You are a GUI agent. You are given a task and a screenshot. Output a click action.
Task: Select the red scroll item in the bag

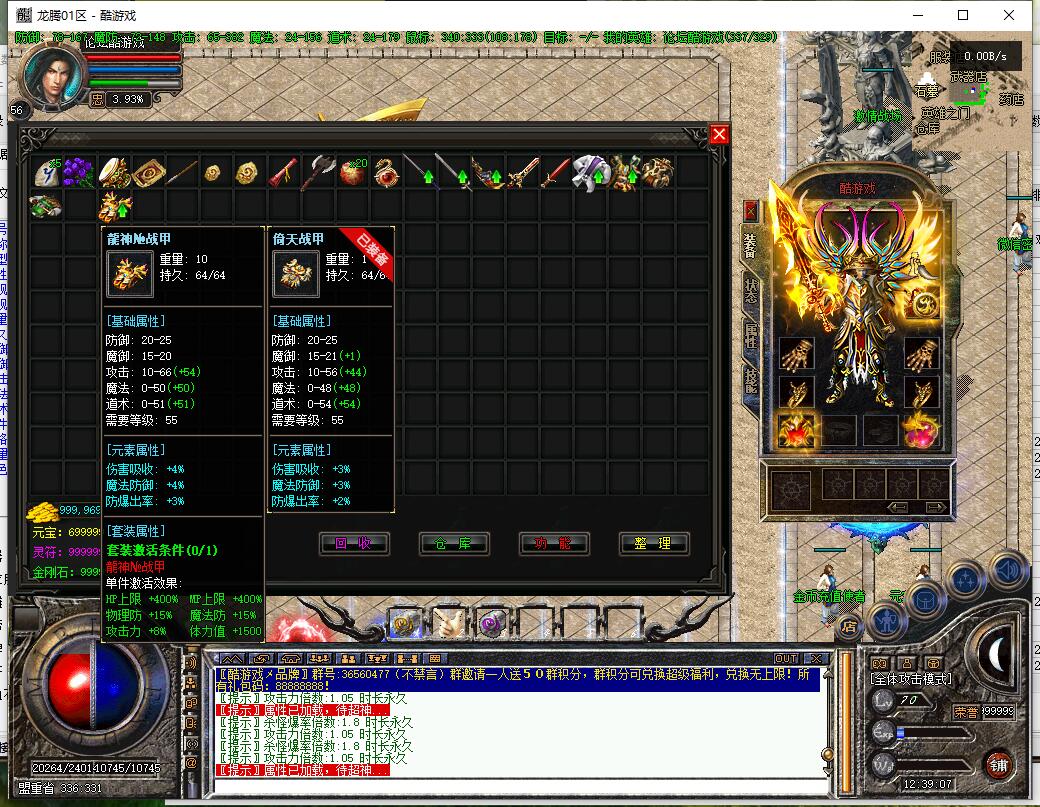(283, 173)
